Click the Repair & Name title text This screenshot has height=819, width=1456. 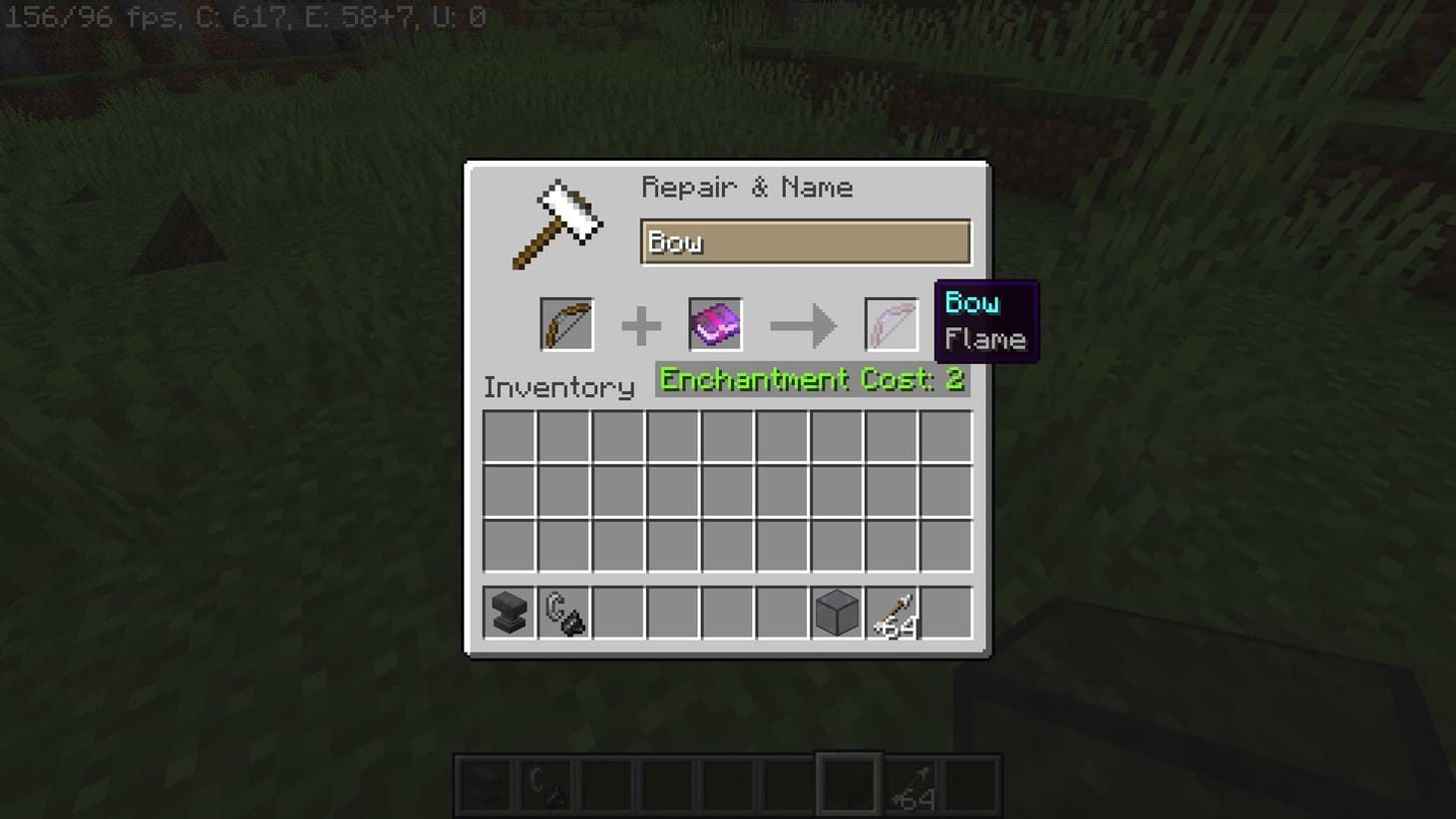pos(749,188)
